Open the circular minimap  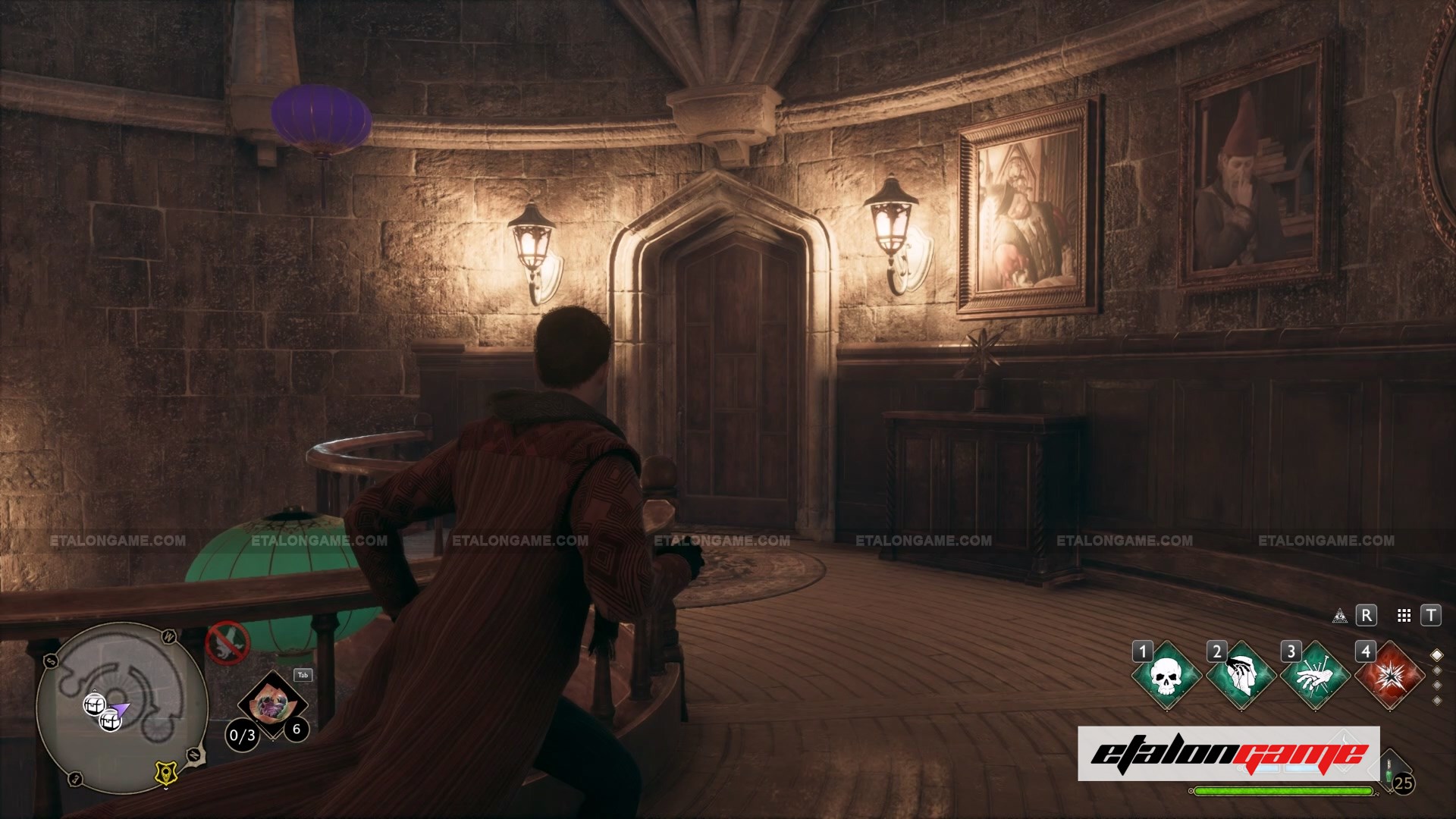(x=121, y=707)
